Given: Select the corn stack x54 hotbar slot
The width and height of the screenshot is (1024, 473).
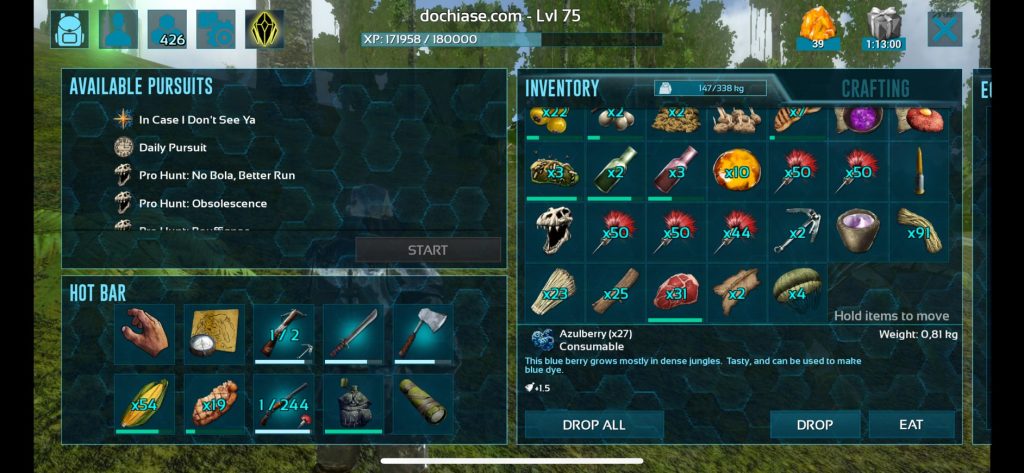Looking at the screenshot, I should [x=144, y=403].
